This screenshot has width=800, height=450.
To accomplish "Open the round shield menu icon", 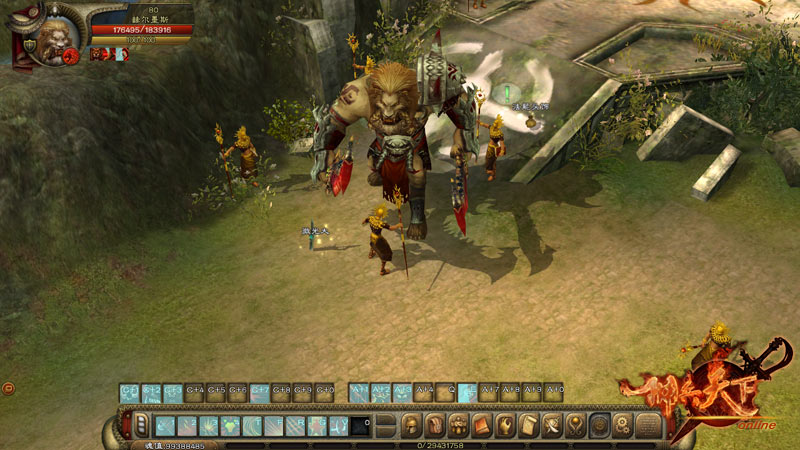I will coord(600,426).
